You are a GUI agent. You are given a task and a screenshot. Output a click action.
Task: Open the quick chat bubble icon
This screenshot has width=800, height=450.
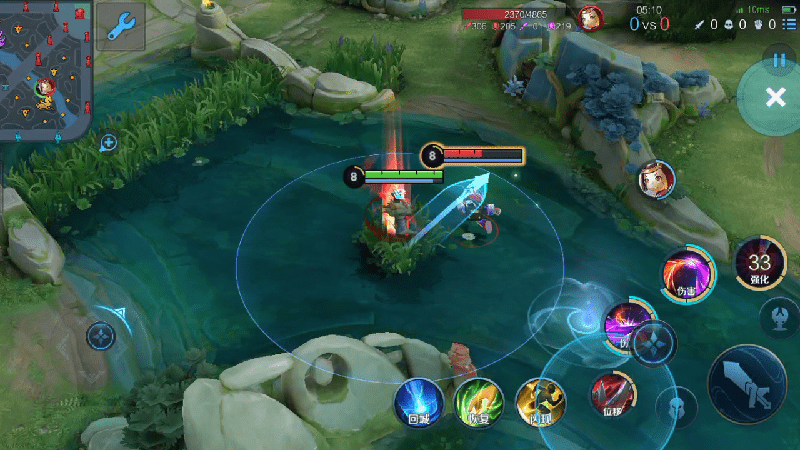pyautogui.click(x=108, y=143)
